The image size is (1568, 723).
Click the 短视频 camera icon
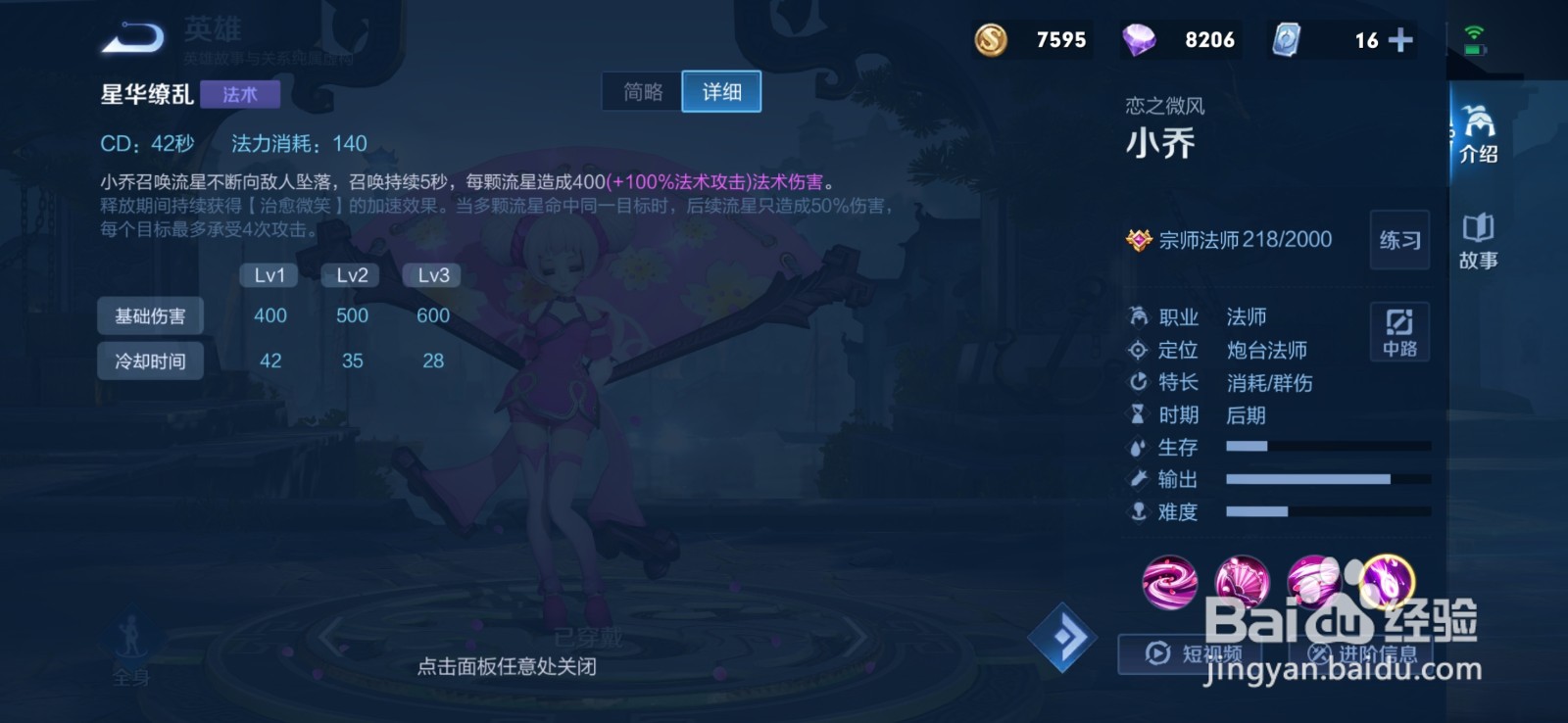pyautogui.click(x=1156, y=652)
